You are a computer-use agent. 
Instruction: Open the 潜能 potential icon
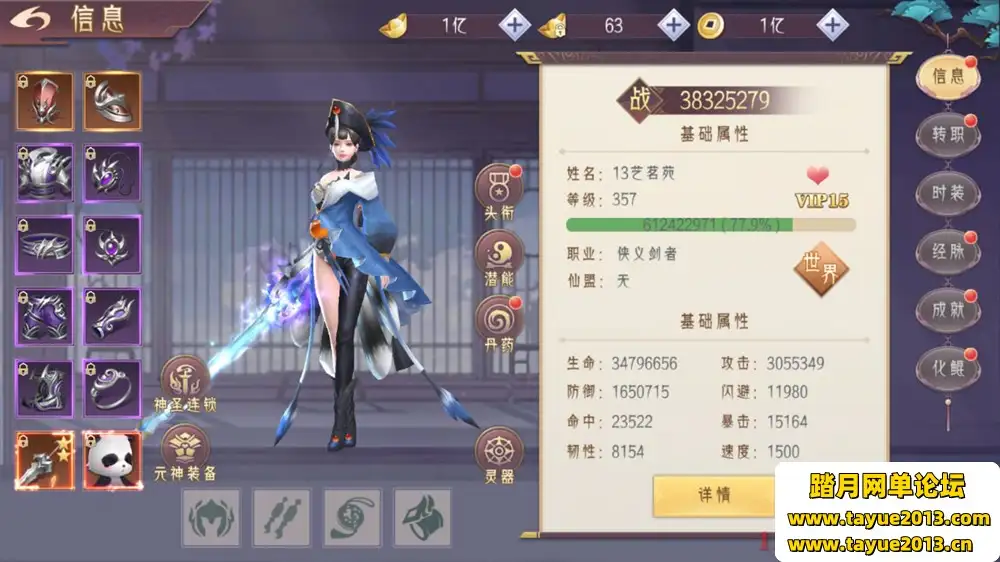point(499,255)
